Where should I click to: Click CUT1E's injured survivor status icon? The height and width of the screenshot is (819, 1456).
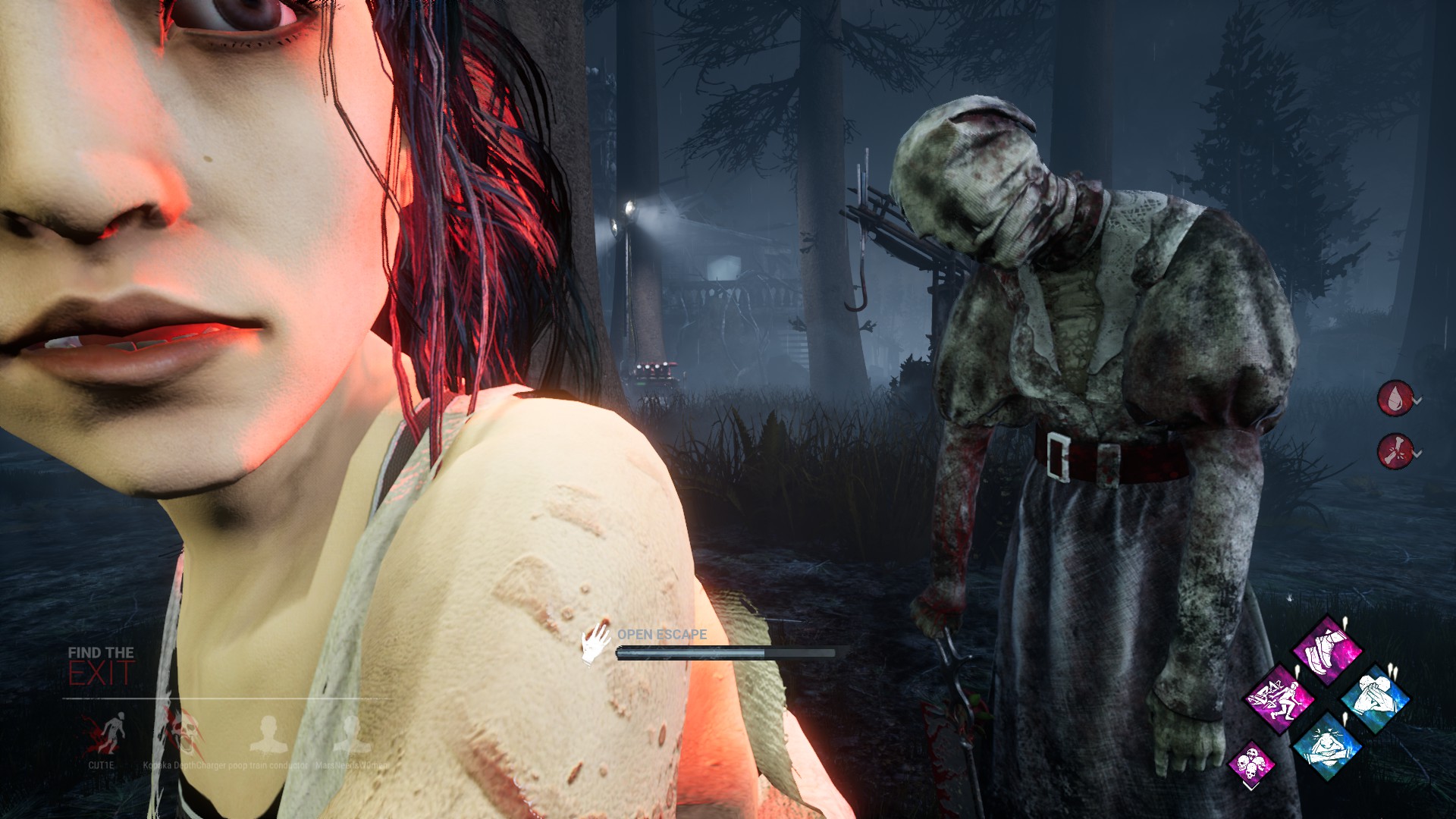[103, 733]
